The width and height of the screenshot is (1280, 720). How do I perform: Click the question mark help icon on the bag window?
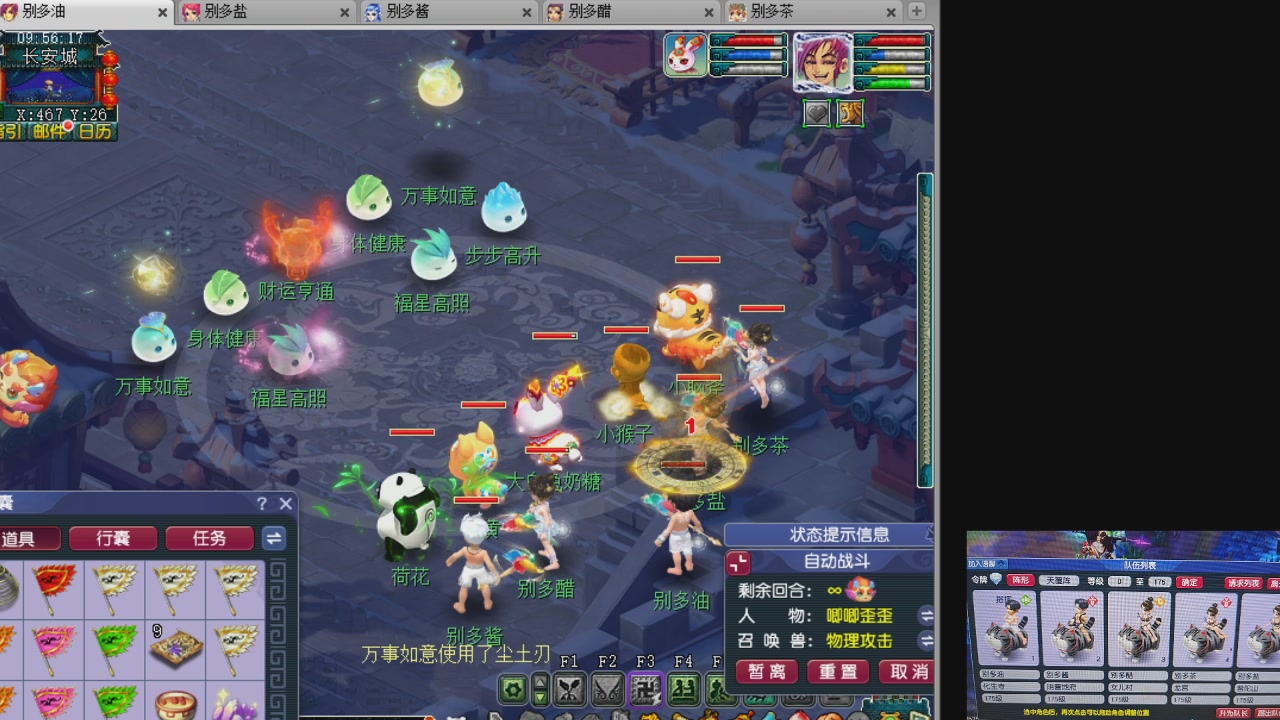click(261, 503)
